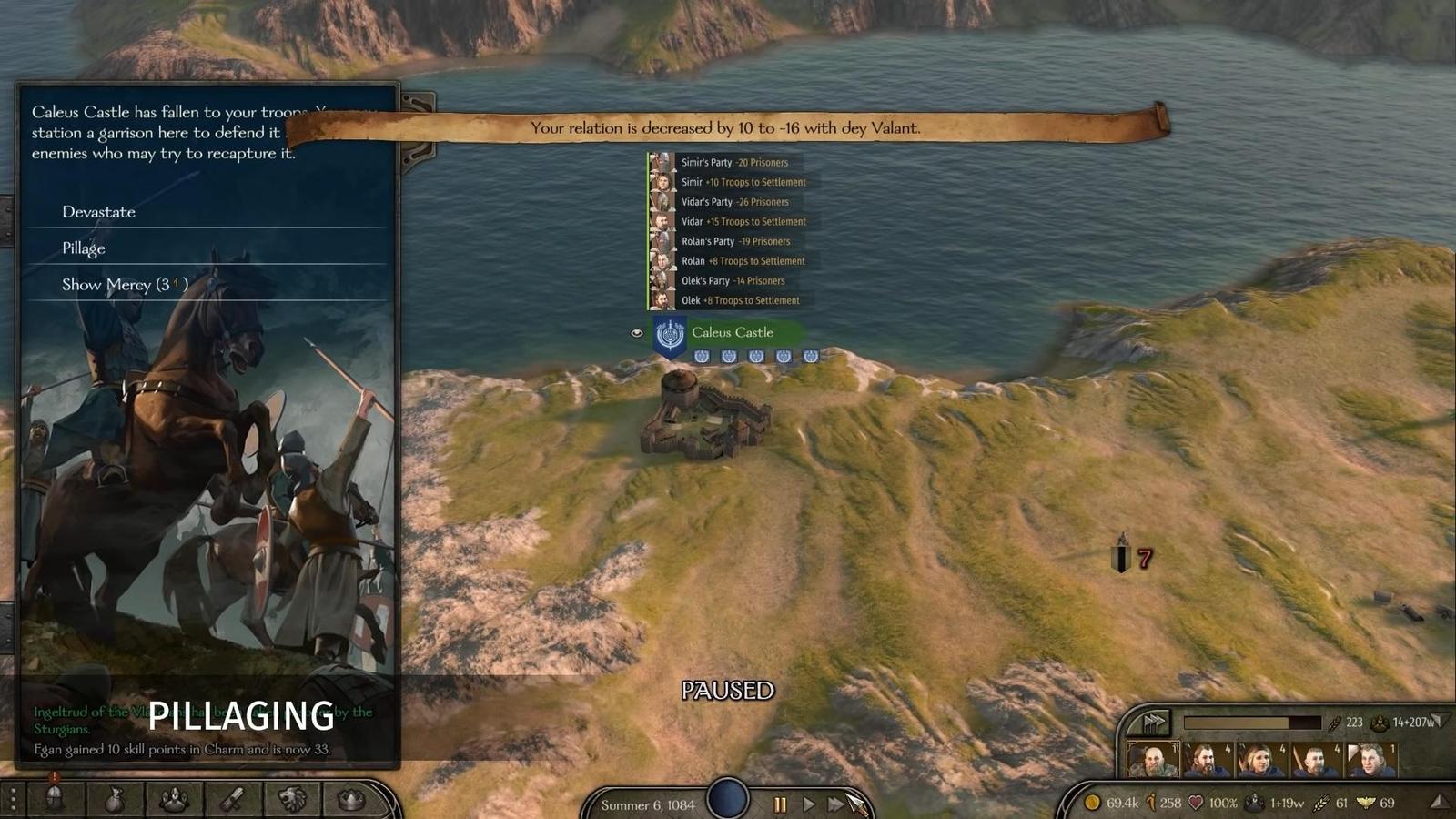Select the character panel icon

click(174, 797)
